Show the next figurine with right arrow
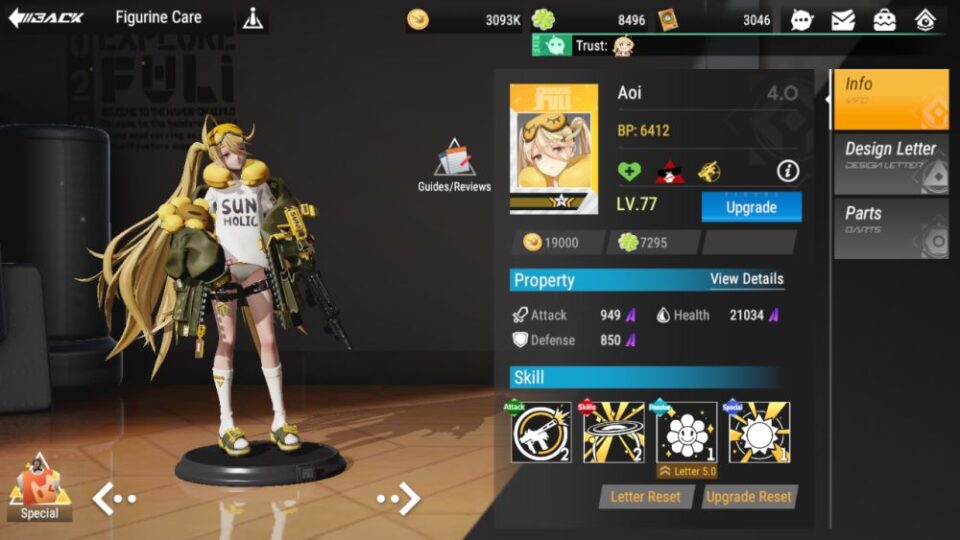Image resolution: width=960 pixels, height=540 pixels. (x=398, y=498)
